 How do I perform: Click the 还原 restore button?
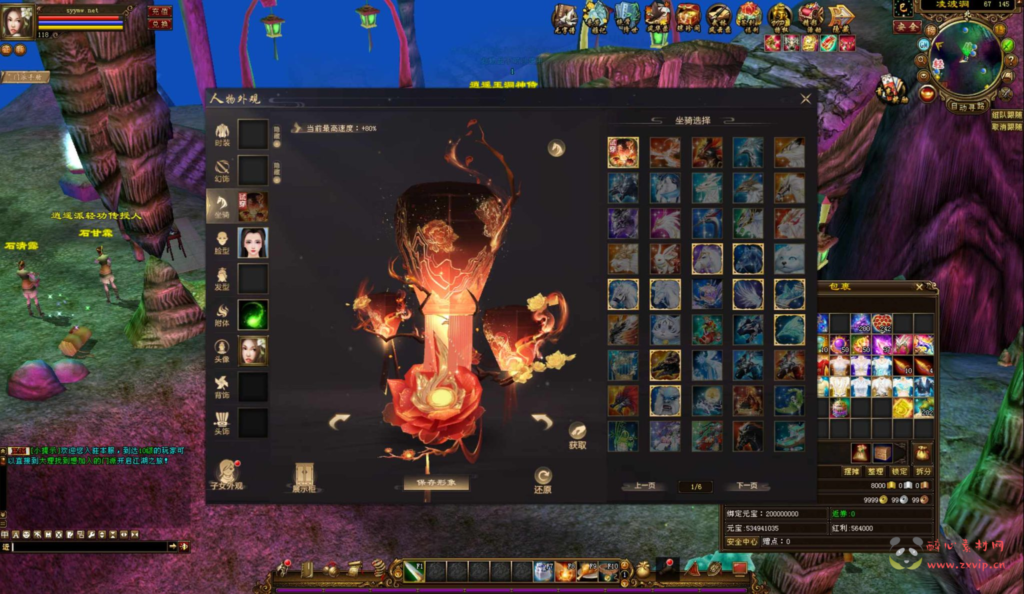(x=543, y=481)
